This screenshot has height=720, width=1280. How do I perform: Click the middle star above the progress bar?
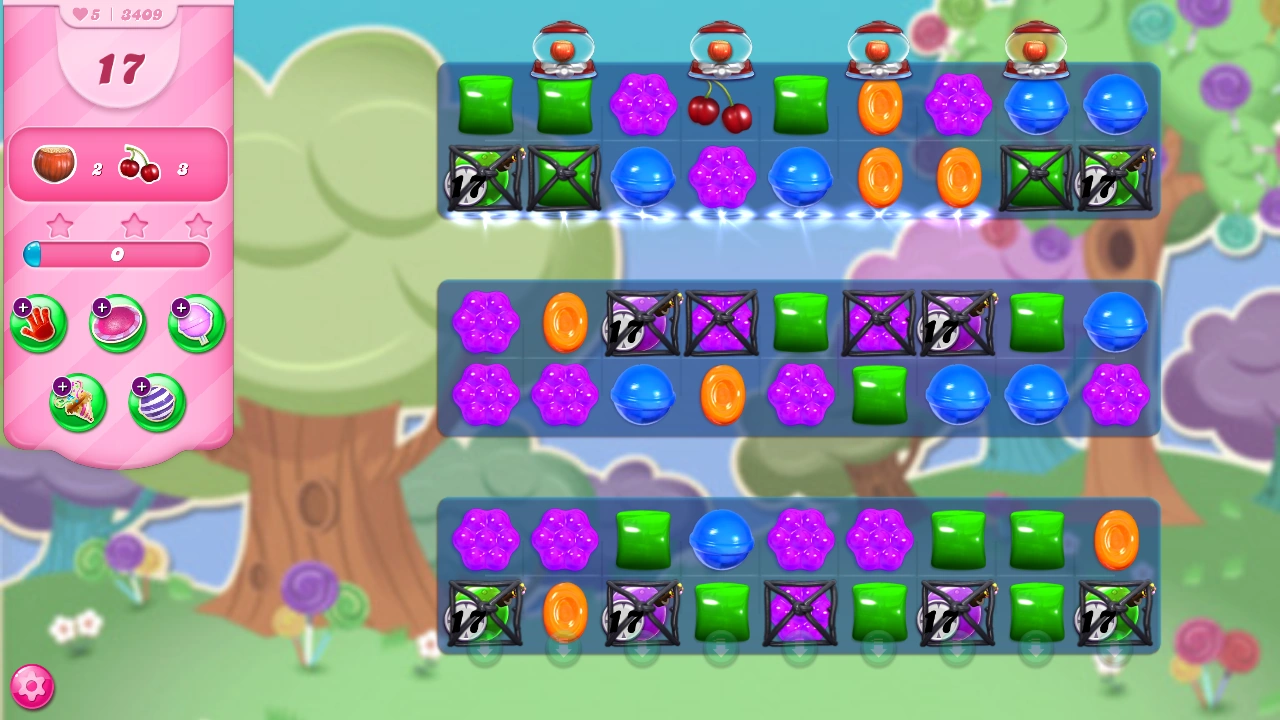click(x=135, y=226)
